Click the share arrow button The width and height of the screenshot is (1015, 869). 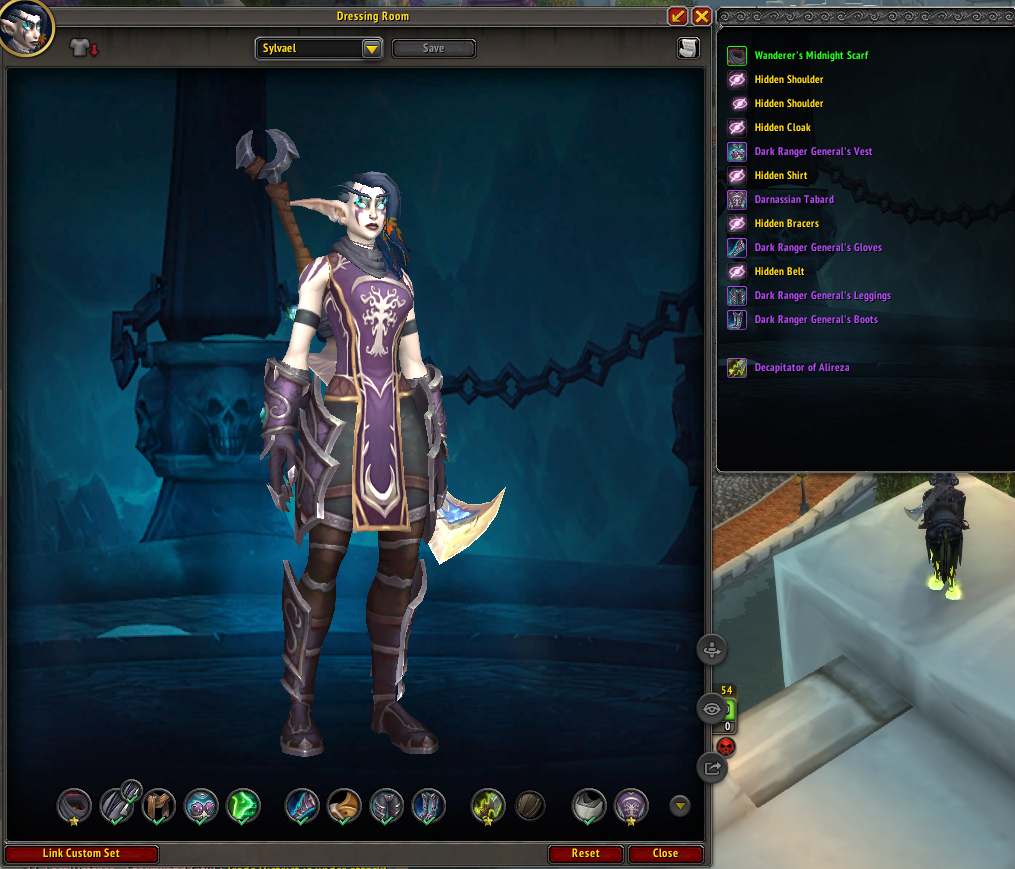711,767
